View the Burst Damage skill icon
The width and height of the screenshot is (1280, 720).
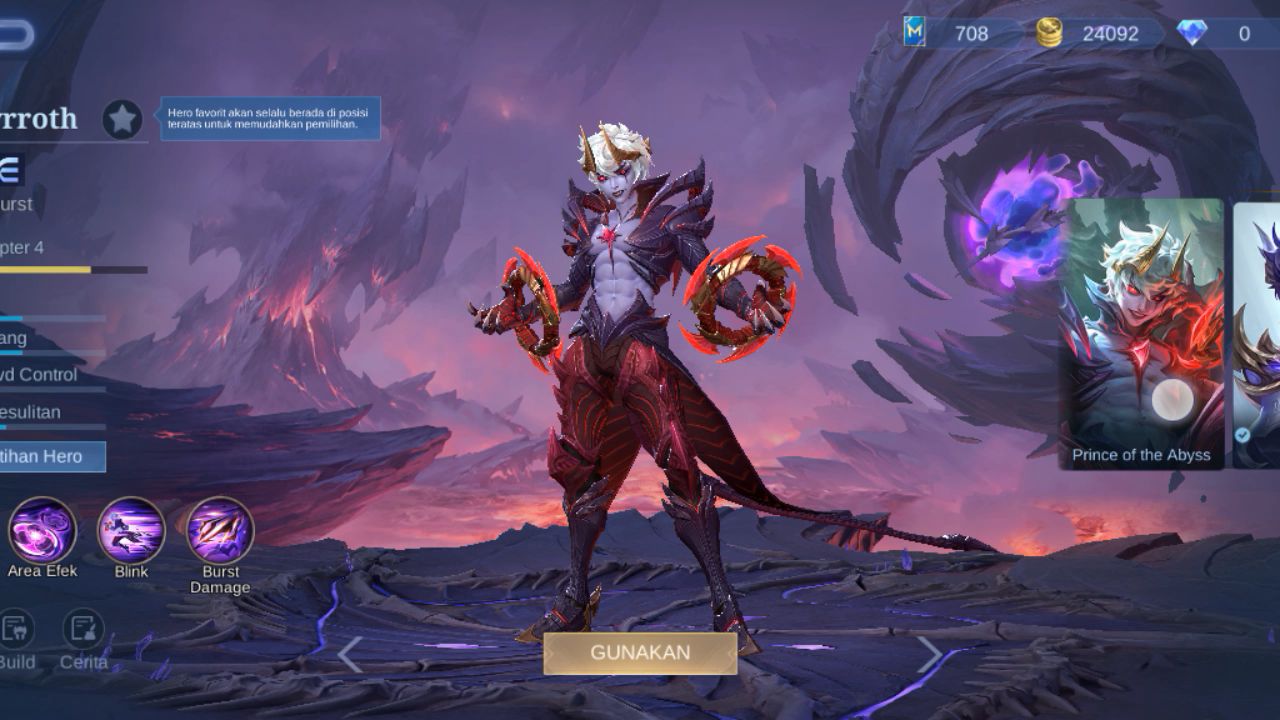pyautogui.click(x=220, y=530)
